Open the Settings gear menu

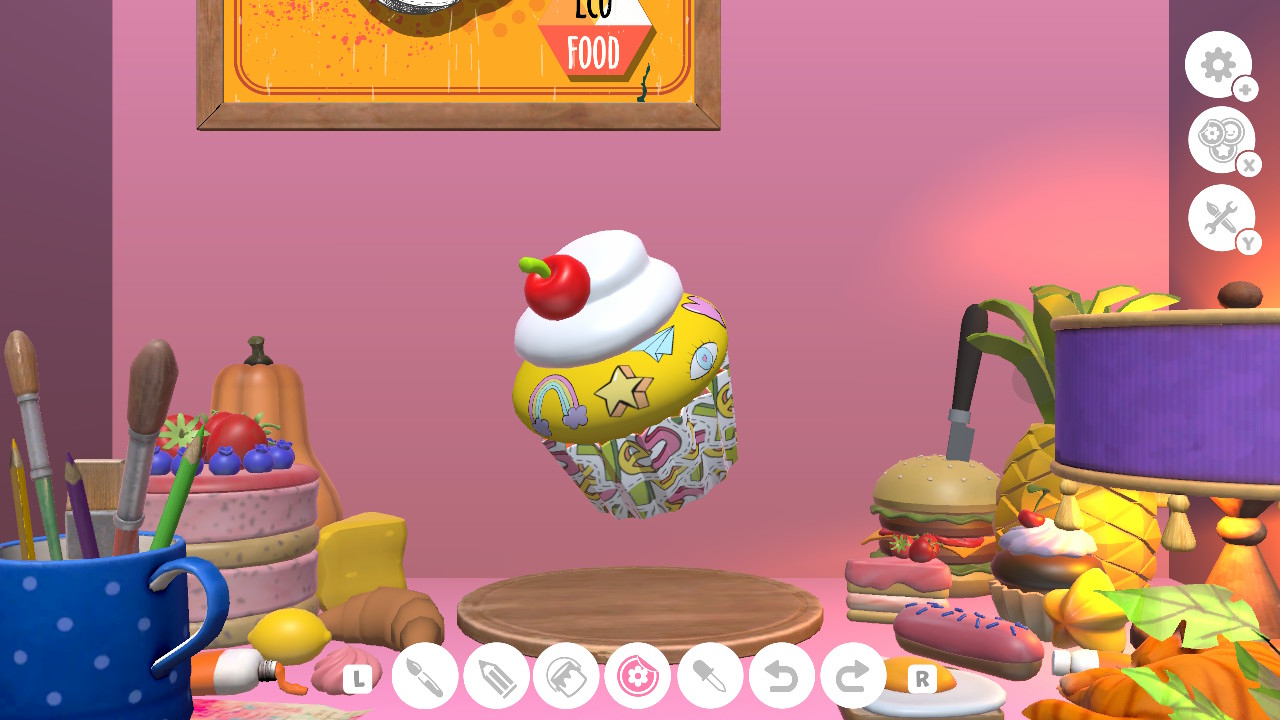tap(1218, 64)
